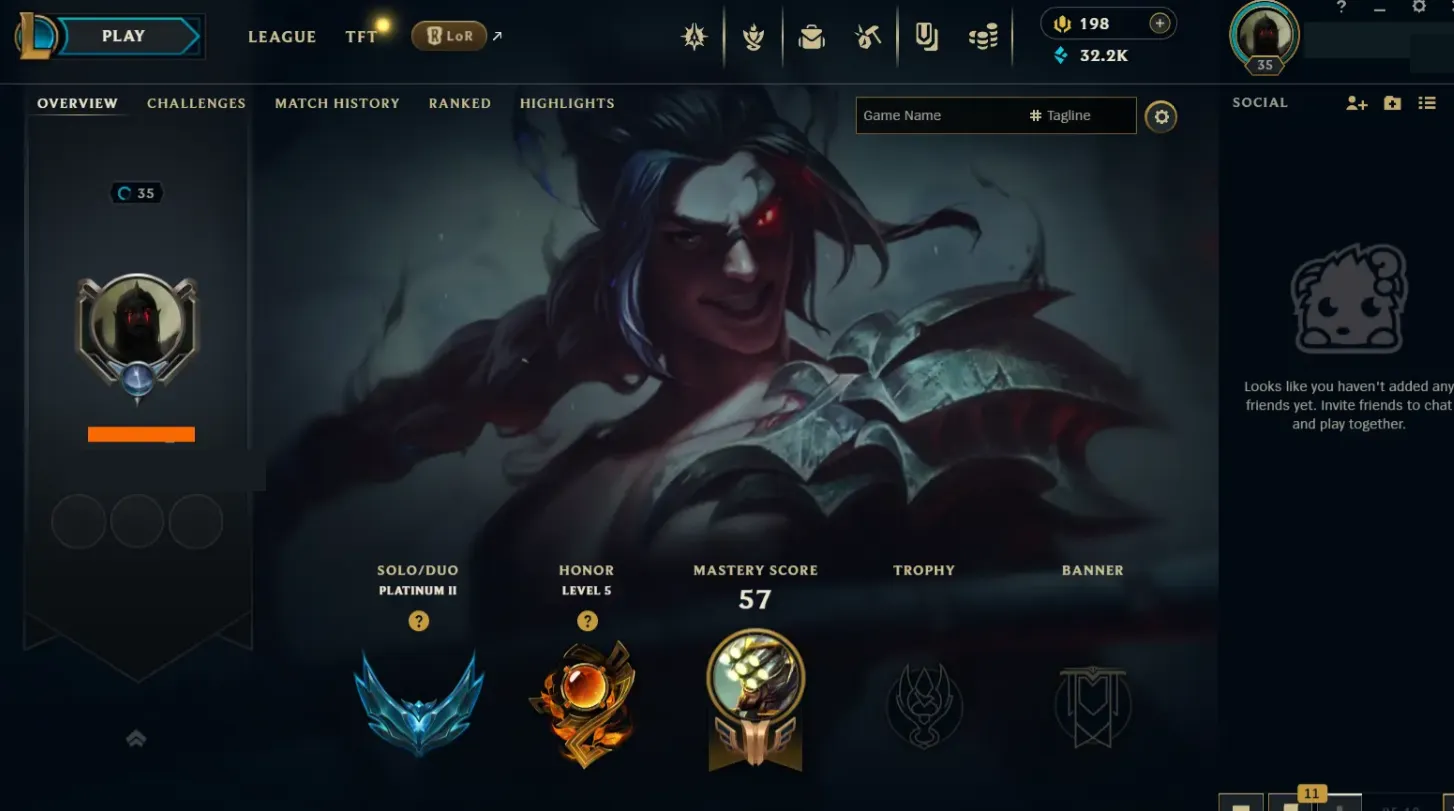Image resolution: width=1454 pixels, height=811 pixels.
Task: Open the Event hub star icon
Action: point(695,36)
